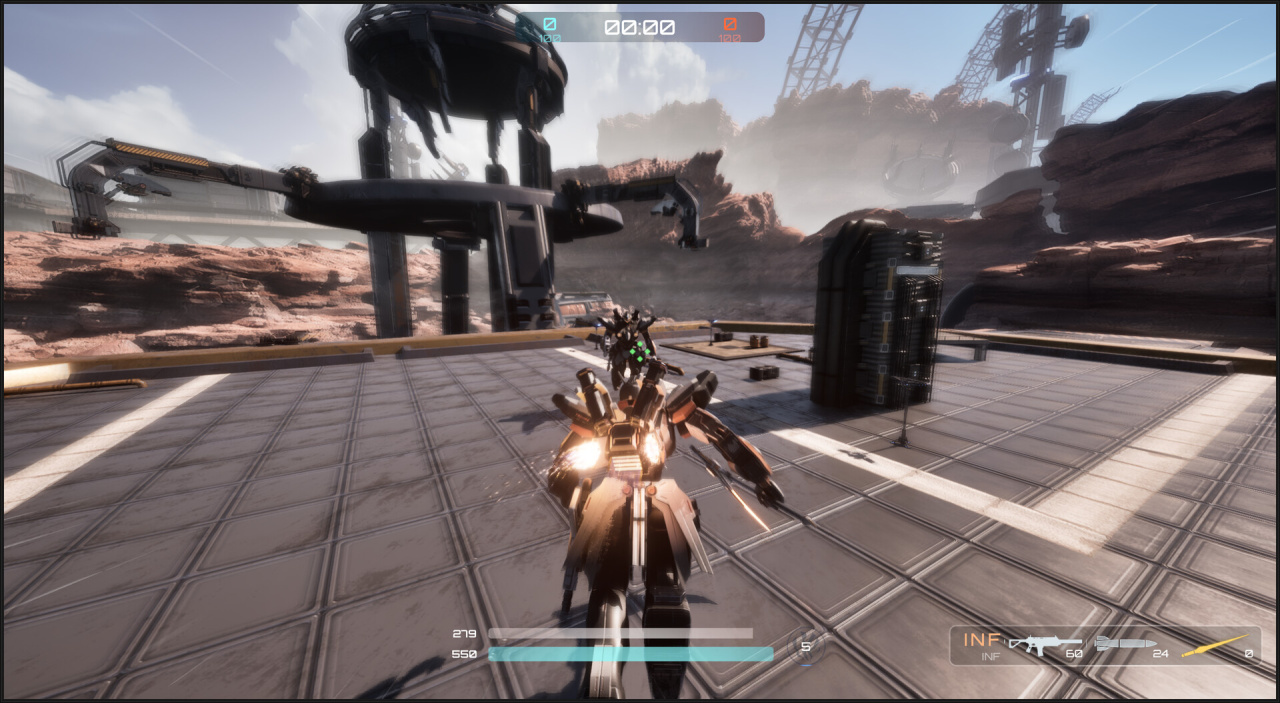Activate the circular ability icon showing 5

(805, 646)
